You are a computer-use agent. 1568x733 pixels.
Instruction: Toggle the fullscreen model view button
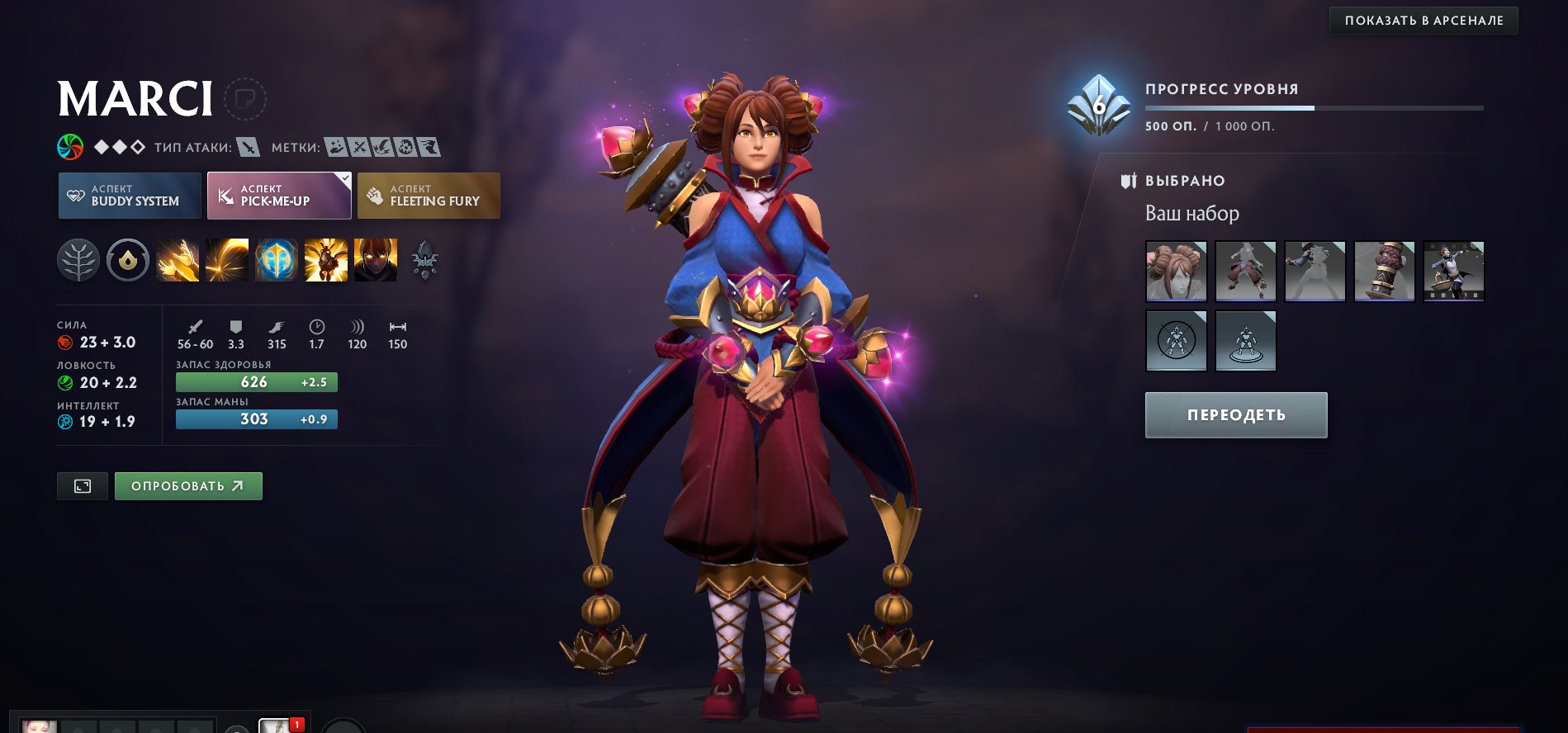pyautogui.click(x=83, y=486)
